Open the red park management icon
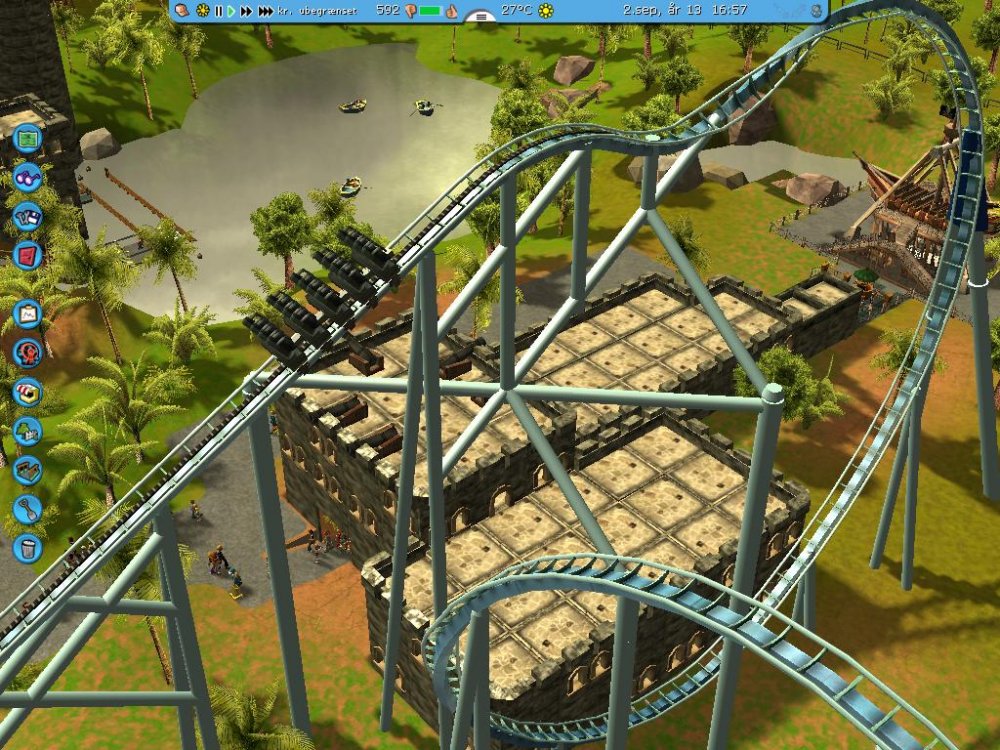Image resolution: width=1000 pixels, height=750 pixels. (x=27, y=255)
